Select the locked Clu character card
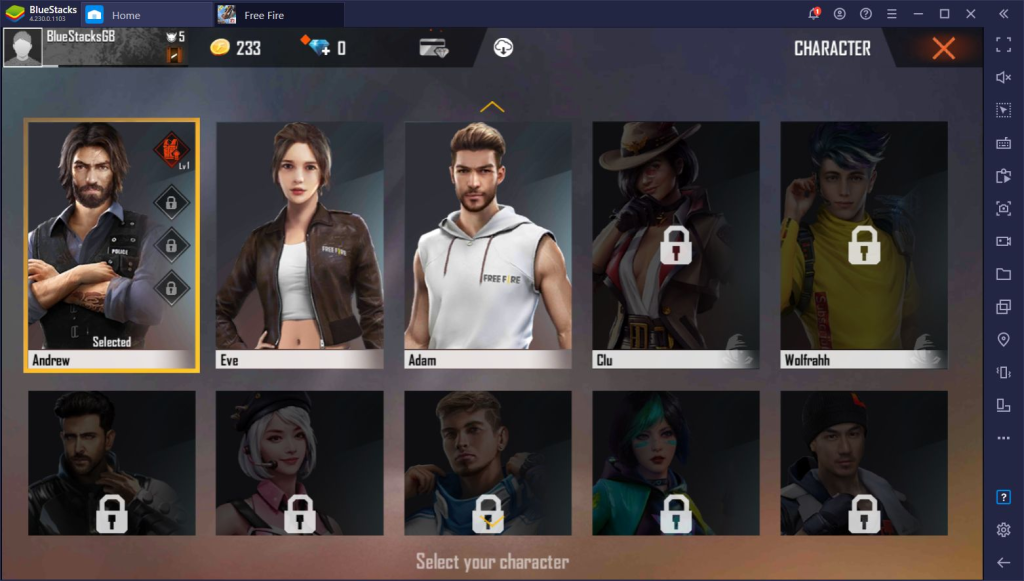Viewport: 1024px width, 581px height. (x=675, y=245)
